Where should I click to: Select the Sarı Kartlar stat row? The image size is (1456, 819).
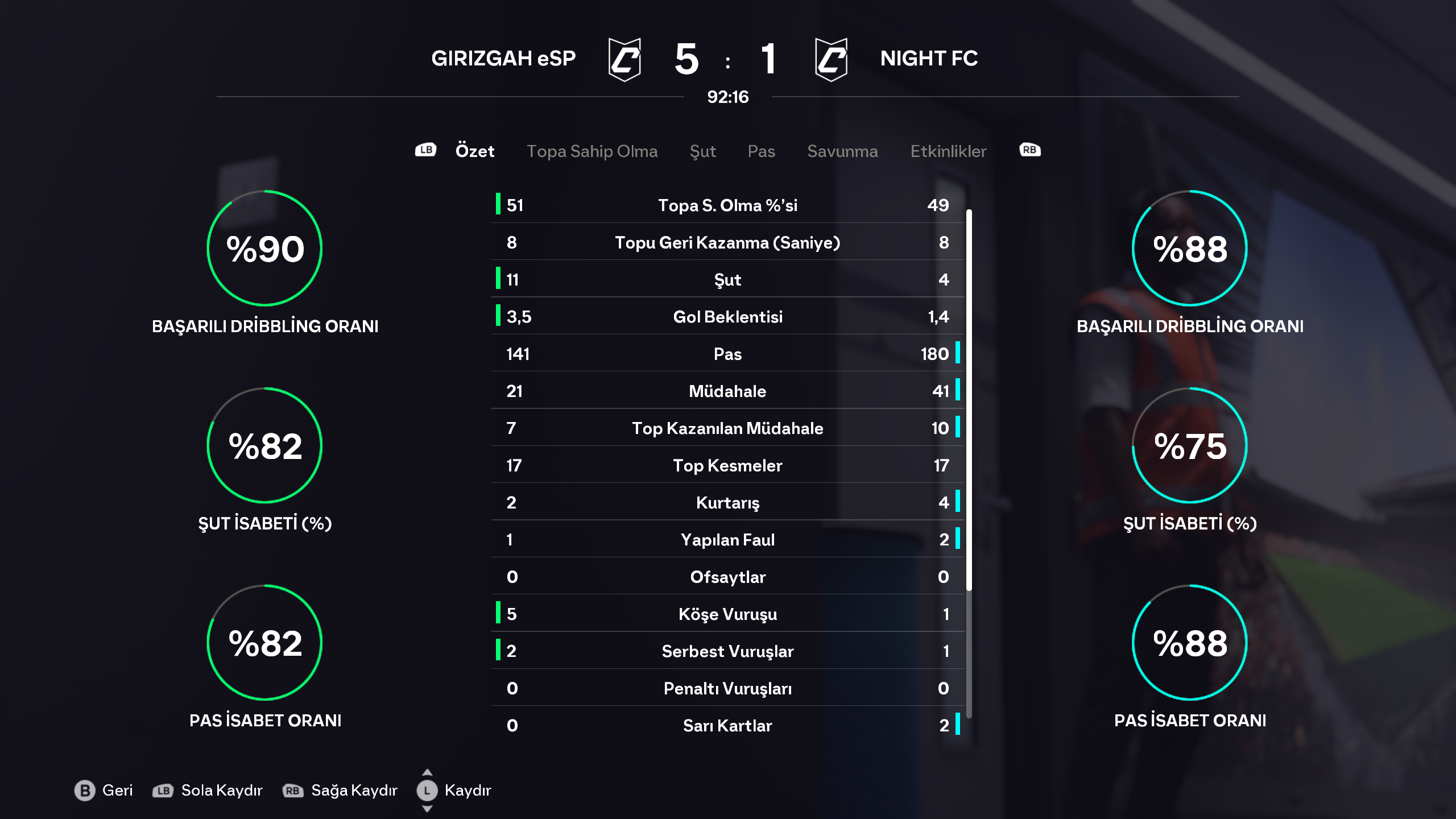click(727, 726)
